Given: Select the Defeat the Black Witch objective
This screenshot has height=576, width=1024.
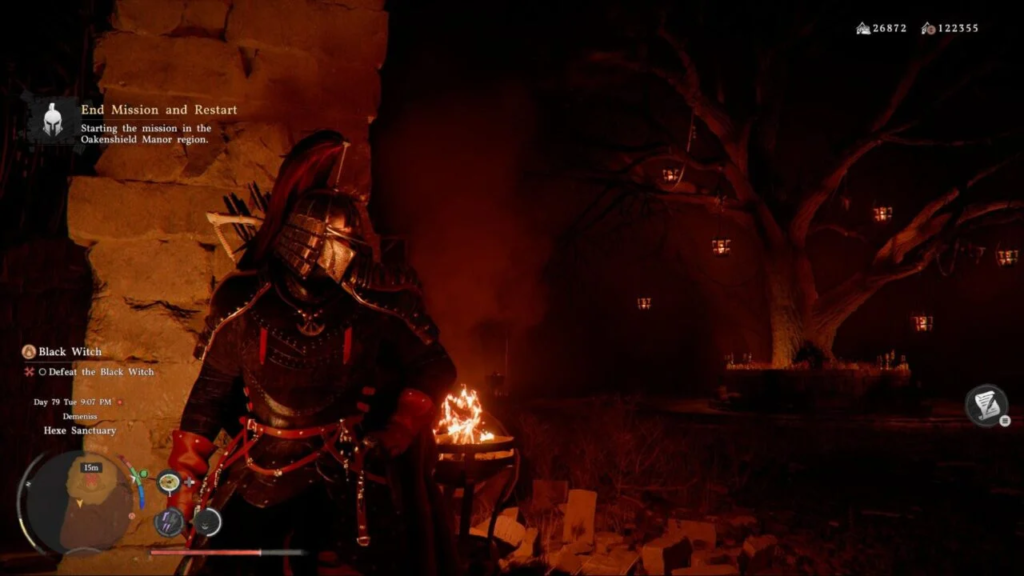Looking at the screenshot, I should (96, 372).
